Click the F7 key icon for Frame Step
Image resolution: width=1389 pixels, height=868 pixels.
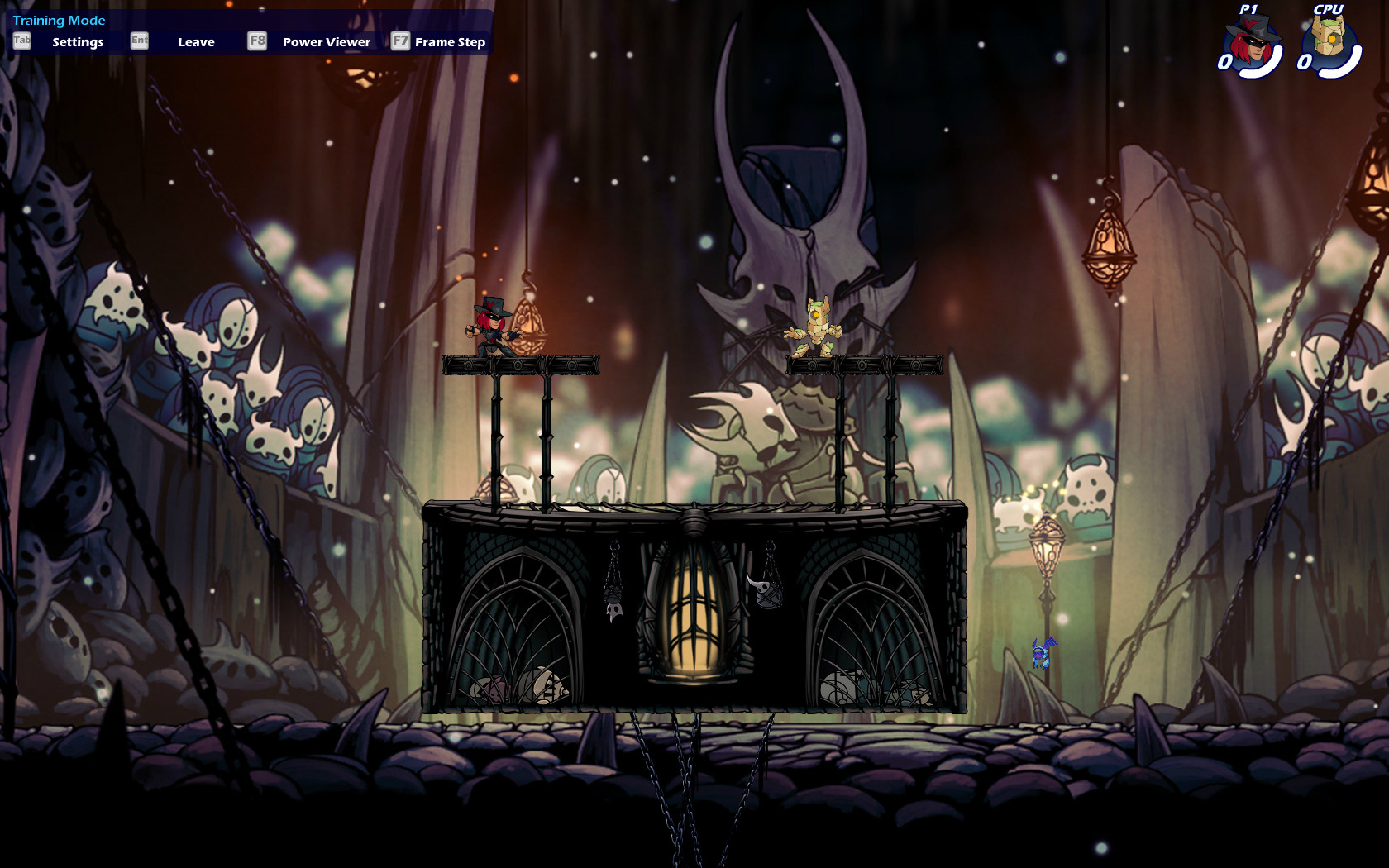[x=403, y=40]
